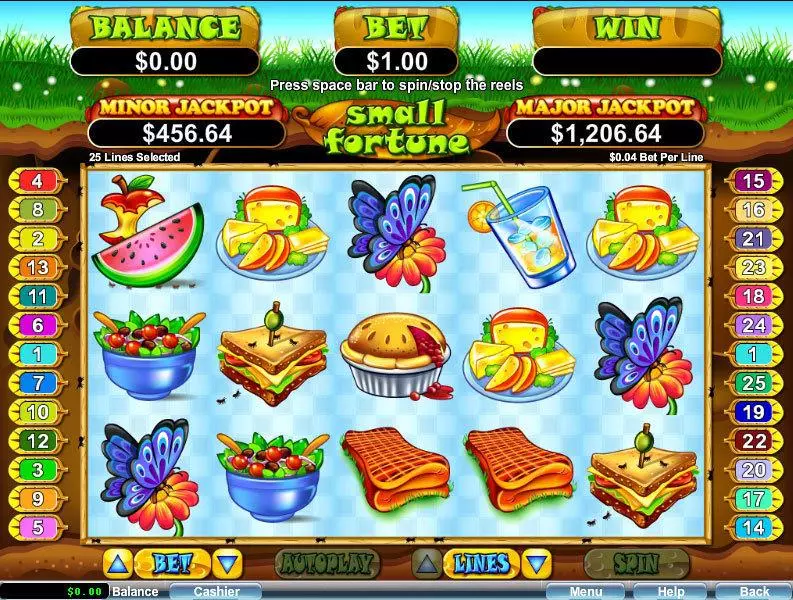
Task: Select payline number 14
Action: pos(753,526)
